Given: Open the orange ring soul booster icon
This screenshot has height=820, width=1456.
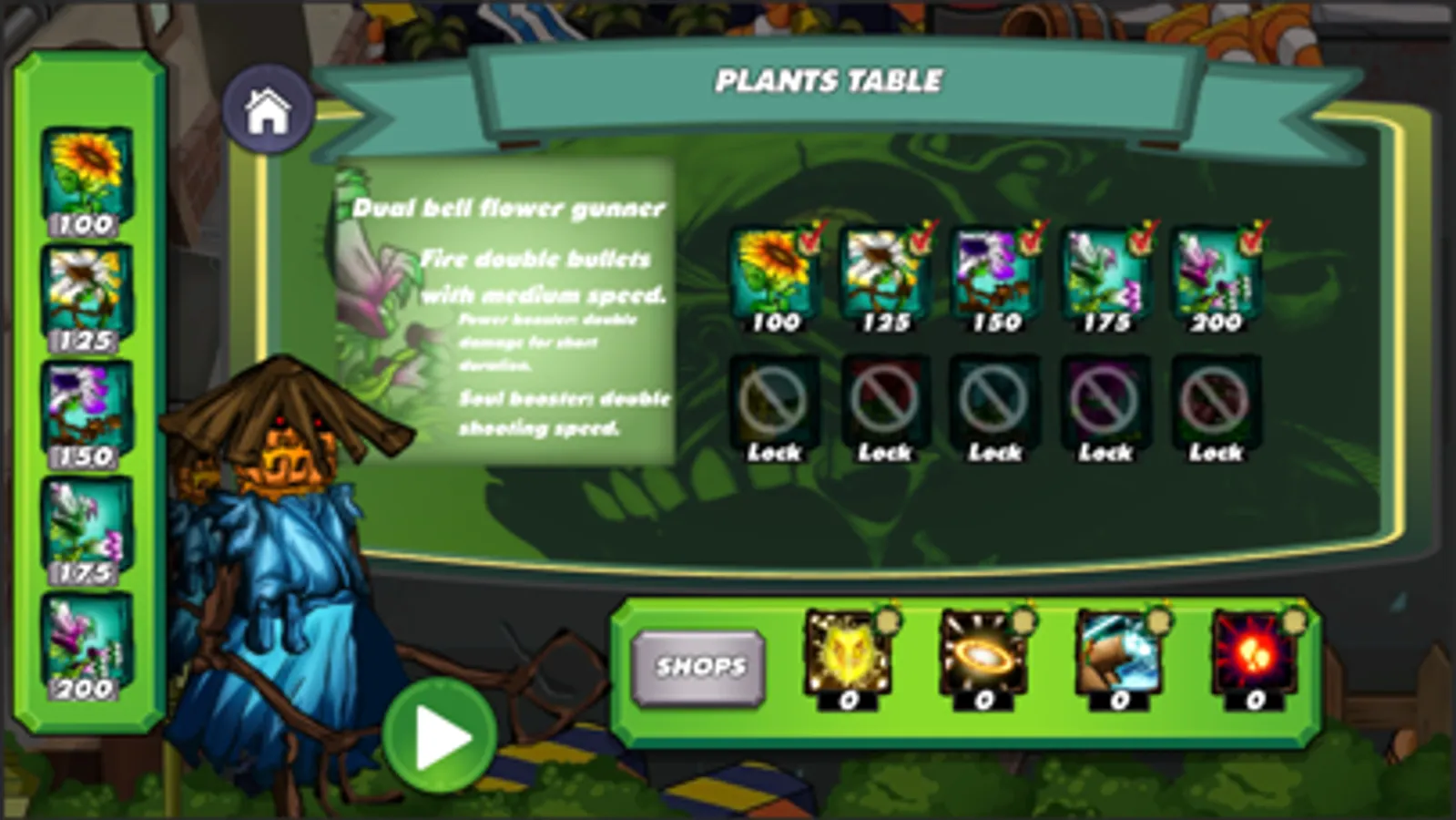Looking at the screenshot, I should point(982,651).
